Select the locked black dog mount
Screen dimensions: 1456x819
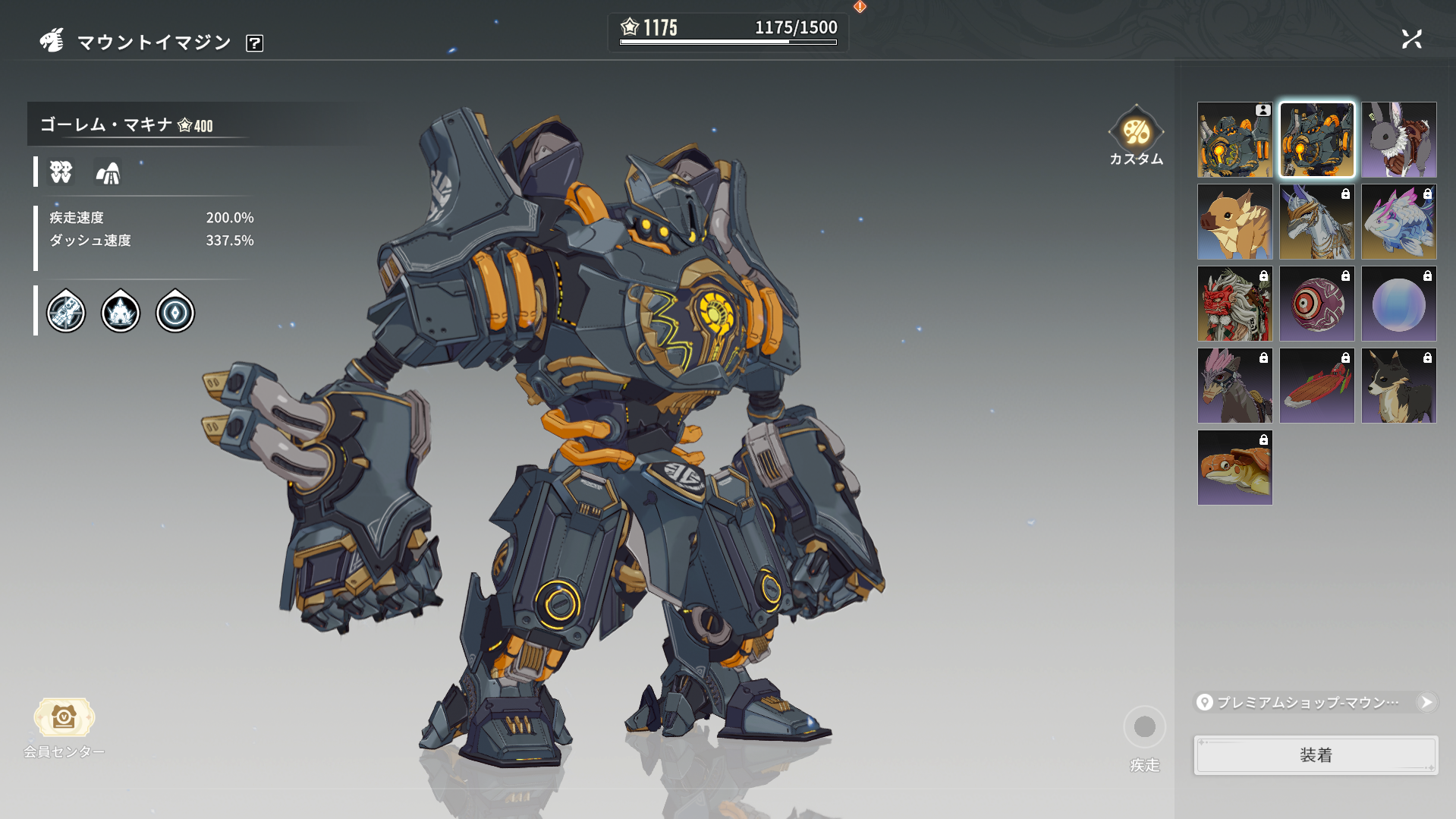coord(1398,386)
